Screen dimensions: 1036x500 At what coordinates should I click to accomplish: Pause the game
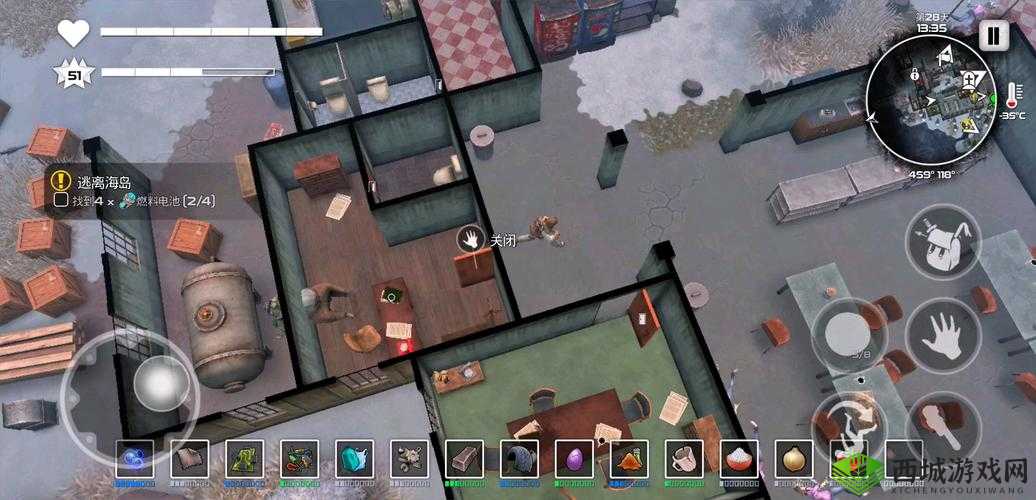pos(993,36)
